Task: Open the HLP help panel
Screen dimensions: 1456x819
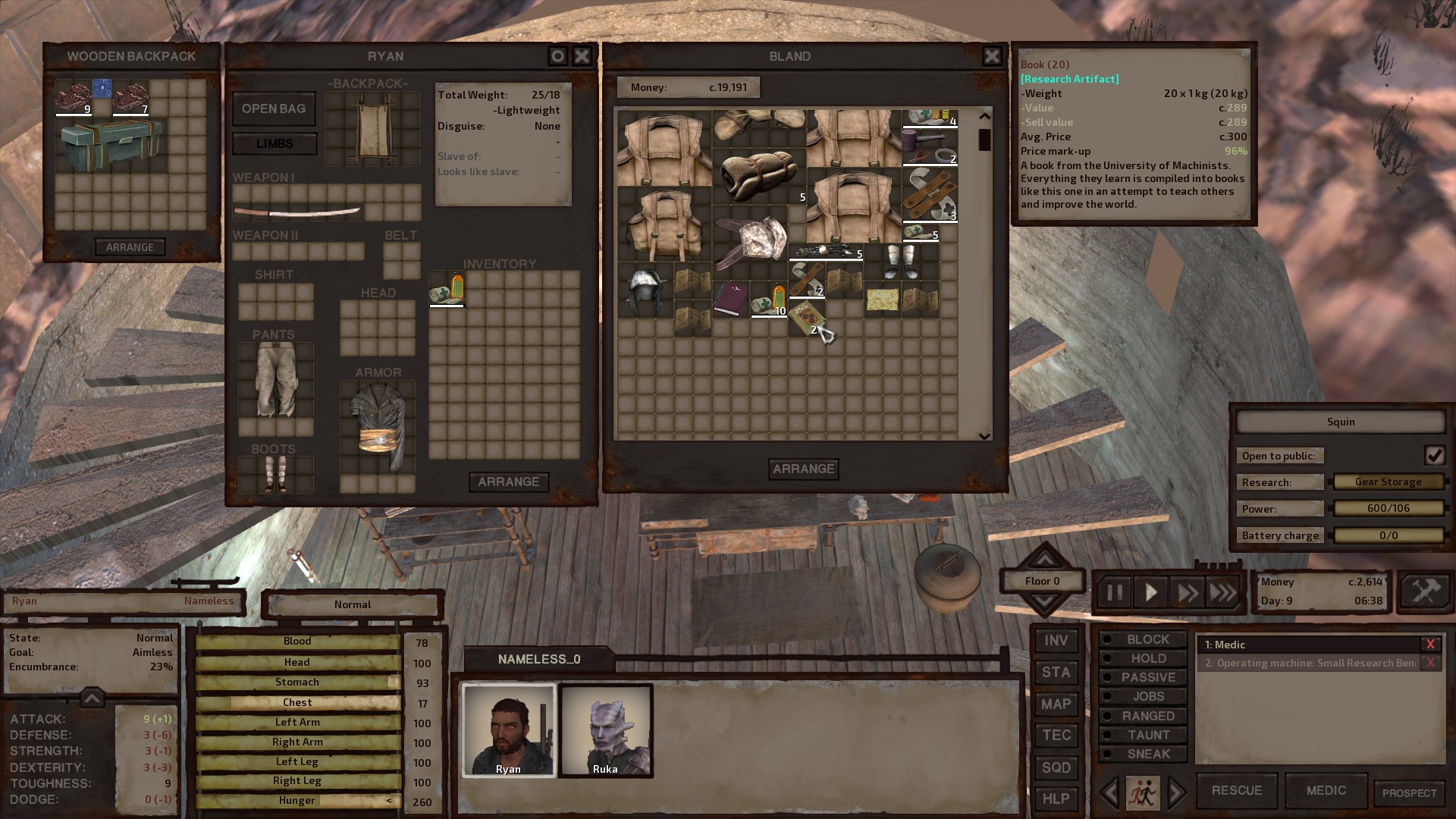Action: [1056, 798]
